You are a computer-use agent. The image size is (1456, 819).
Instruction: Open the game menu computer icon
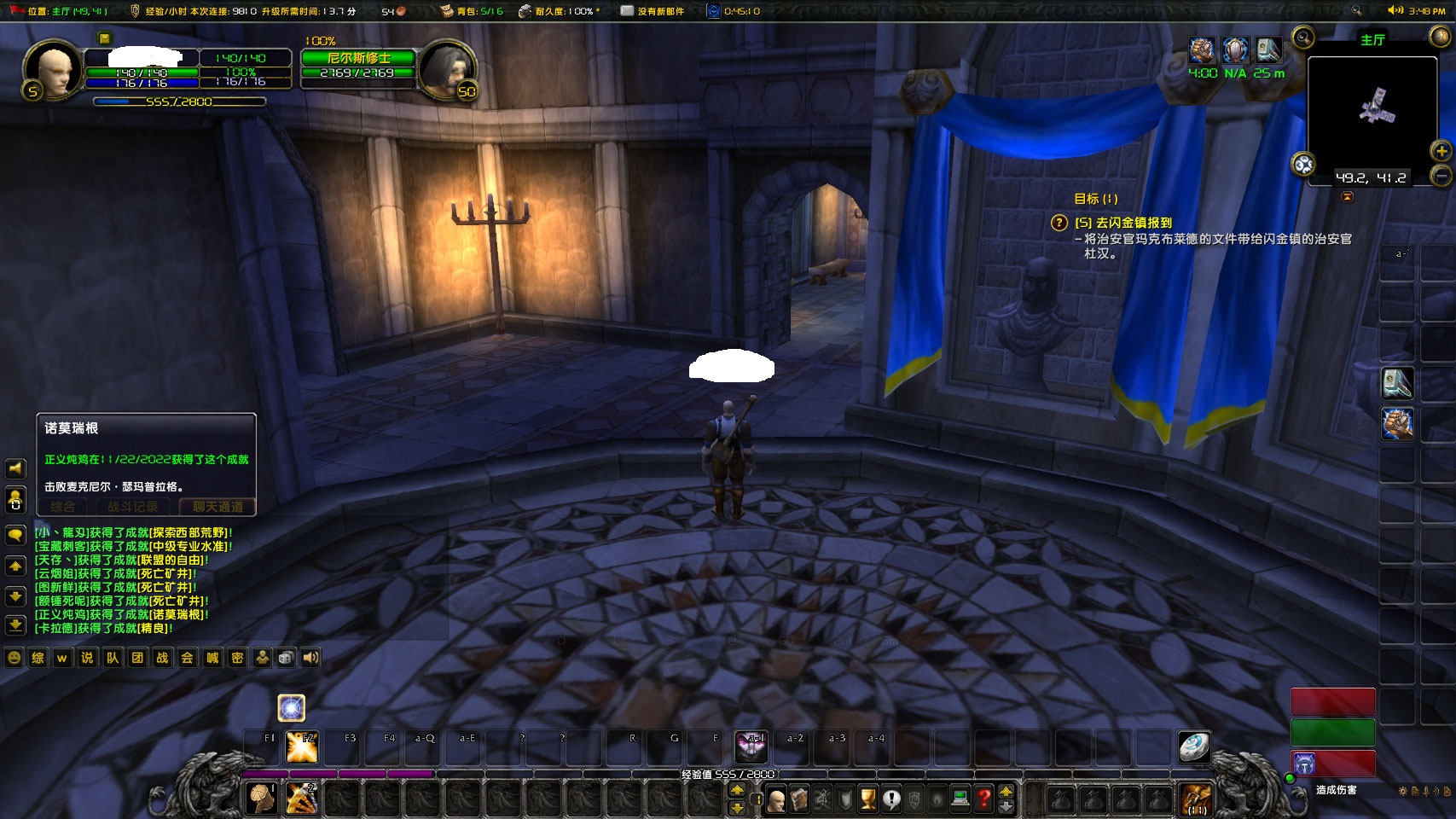point(960,799)
